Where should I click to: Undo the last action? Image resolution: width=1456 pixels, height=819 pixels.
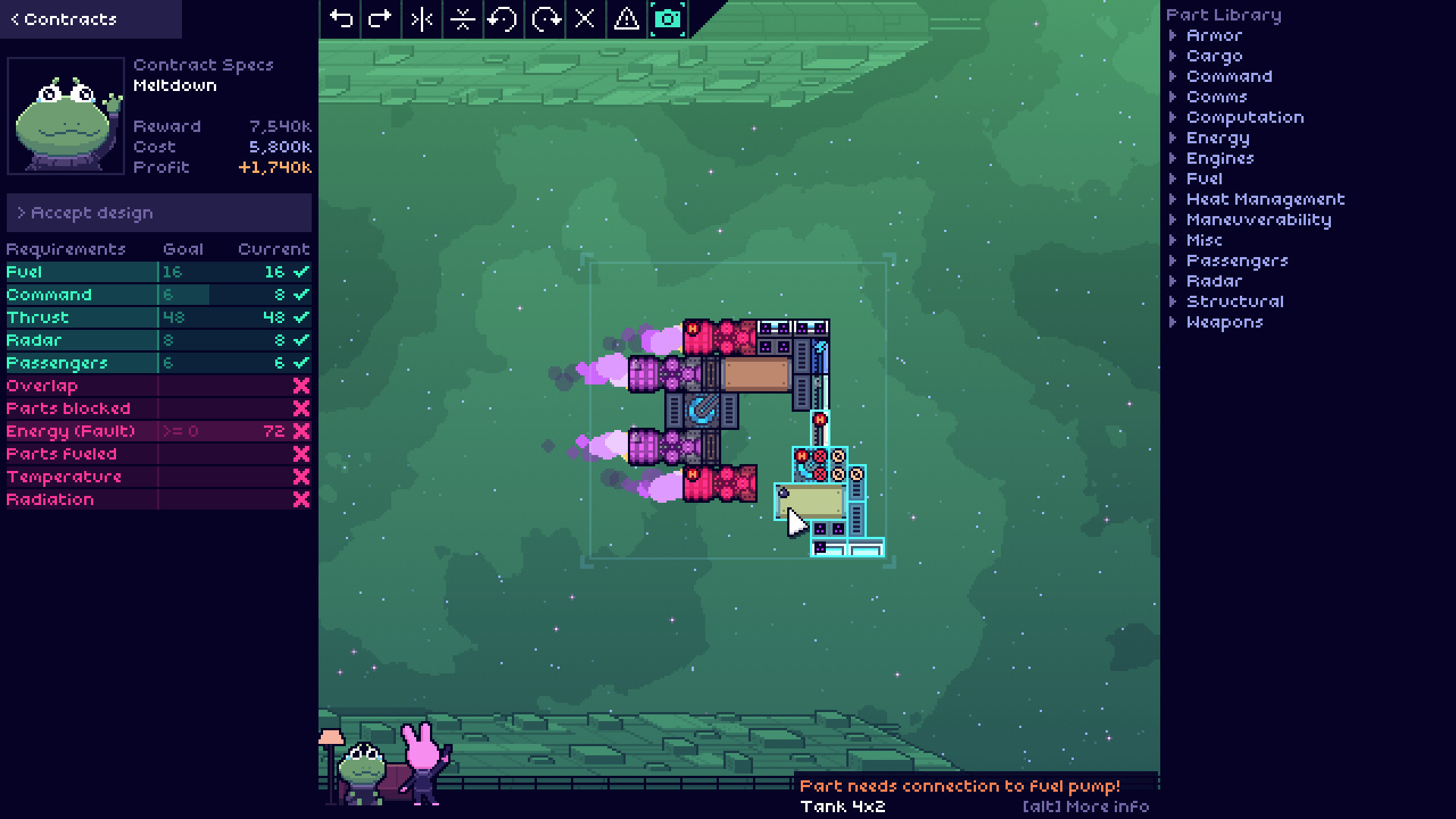[x=341, y=19]
